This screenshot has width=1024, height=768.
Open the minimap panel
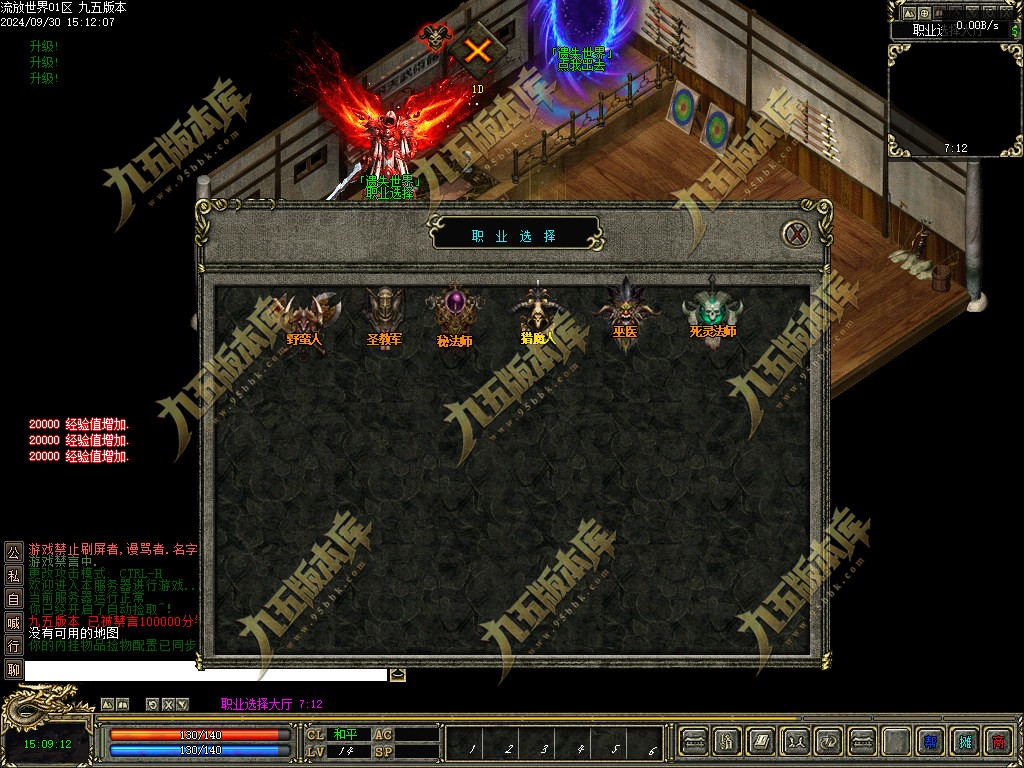(x=954, y=100)
